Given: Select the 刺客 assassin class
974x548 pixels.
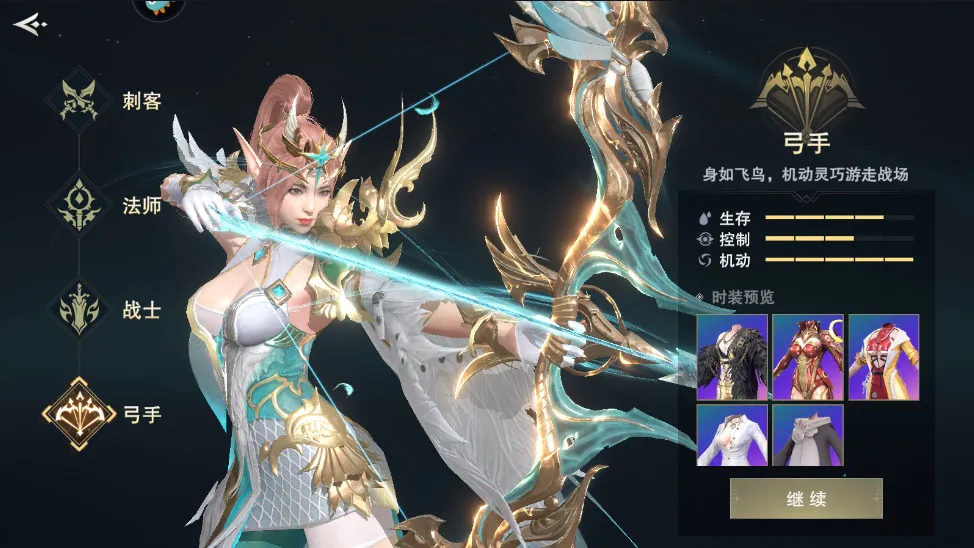Looking at the screenshot, I should 78,100.
